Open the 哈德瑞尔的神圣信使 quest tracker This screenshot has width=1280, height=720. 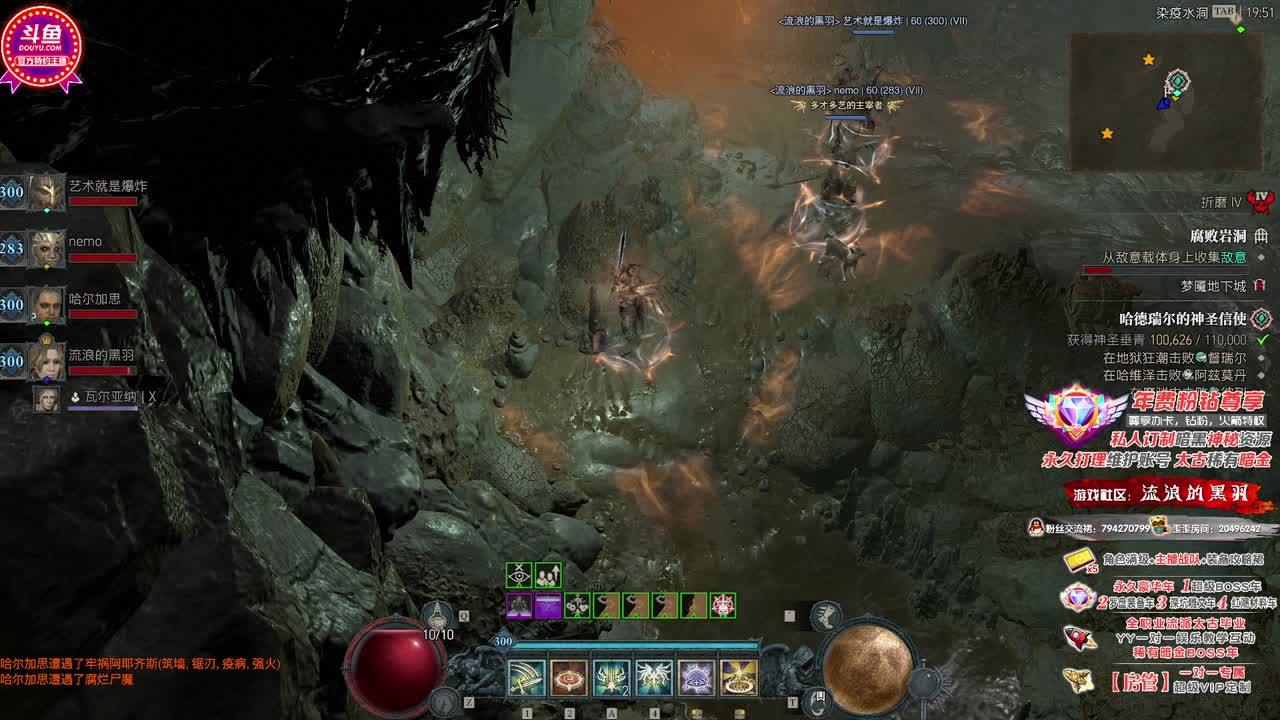pyautogui.click(x=1182, y=319)
